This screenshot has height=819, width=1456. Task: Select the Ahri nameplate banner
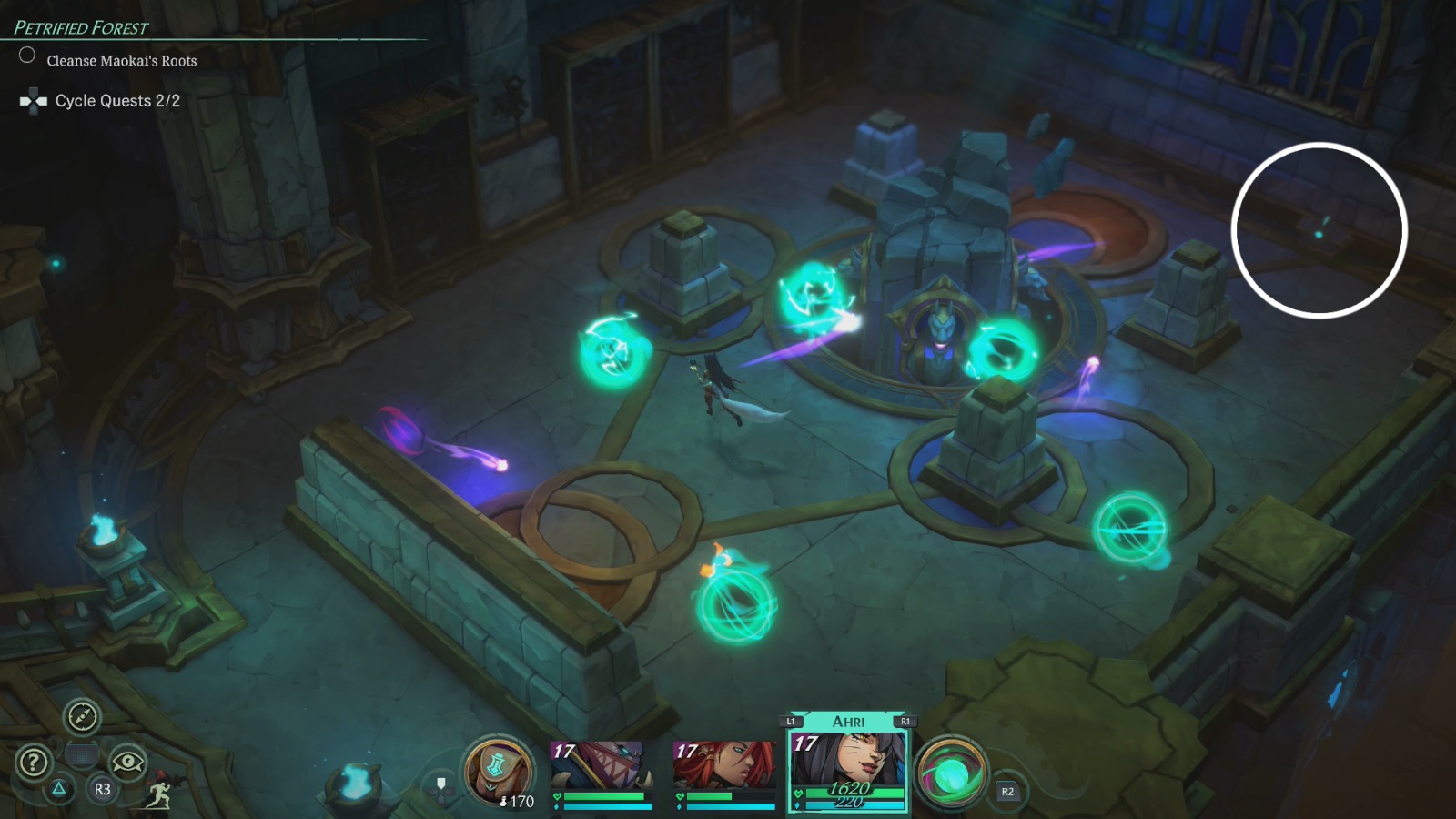tap(847, 720)
